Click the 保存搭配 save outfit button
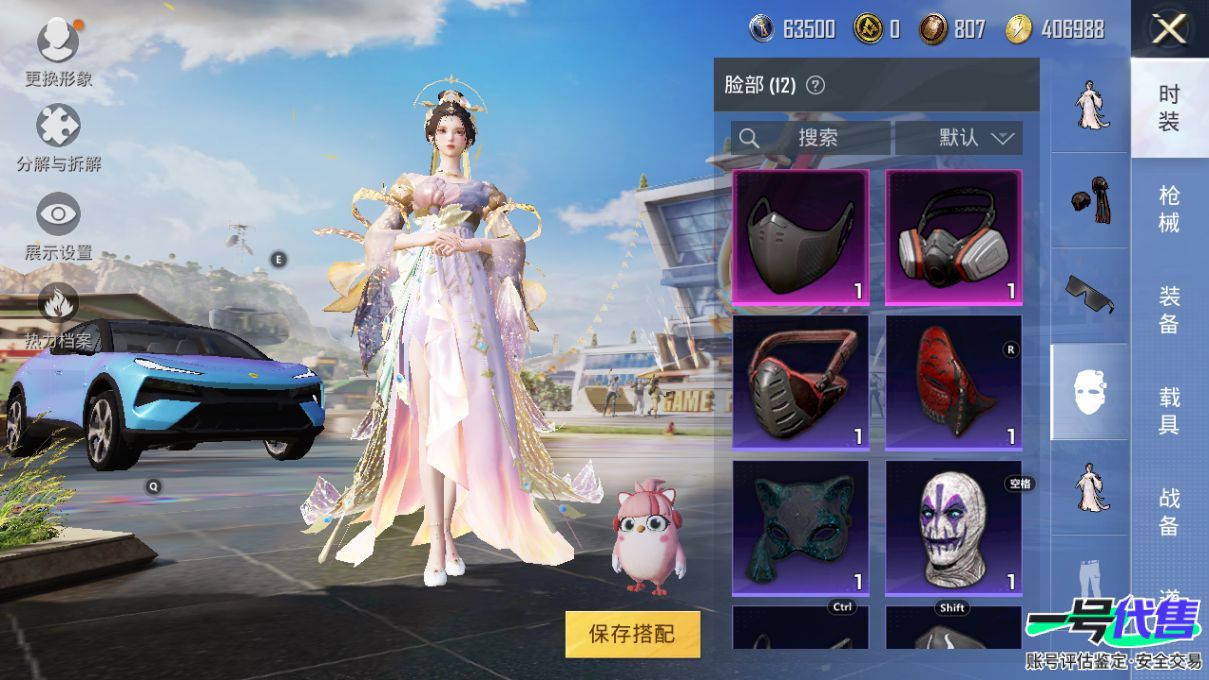This screenshot has width=1209, height=680. (632, 634)
